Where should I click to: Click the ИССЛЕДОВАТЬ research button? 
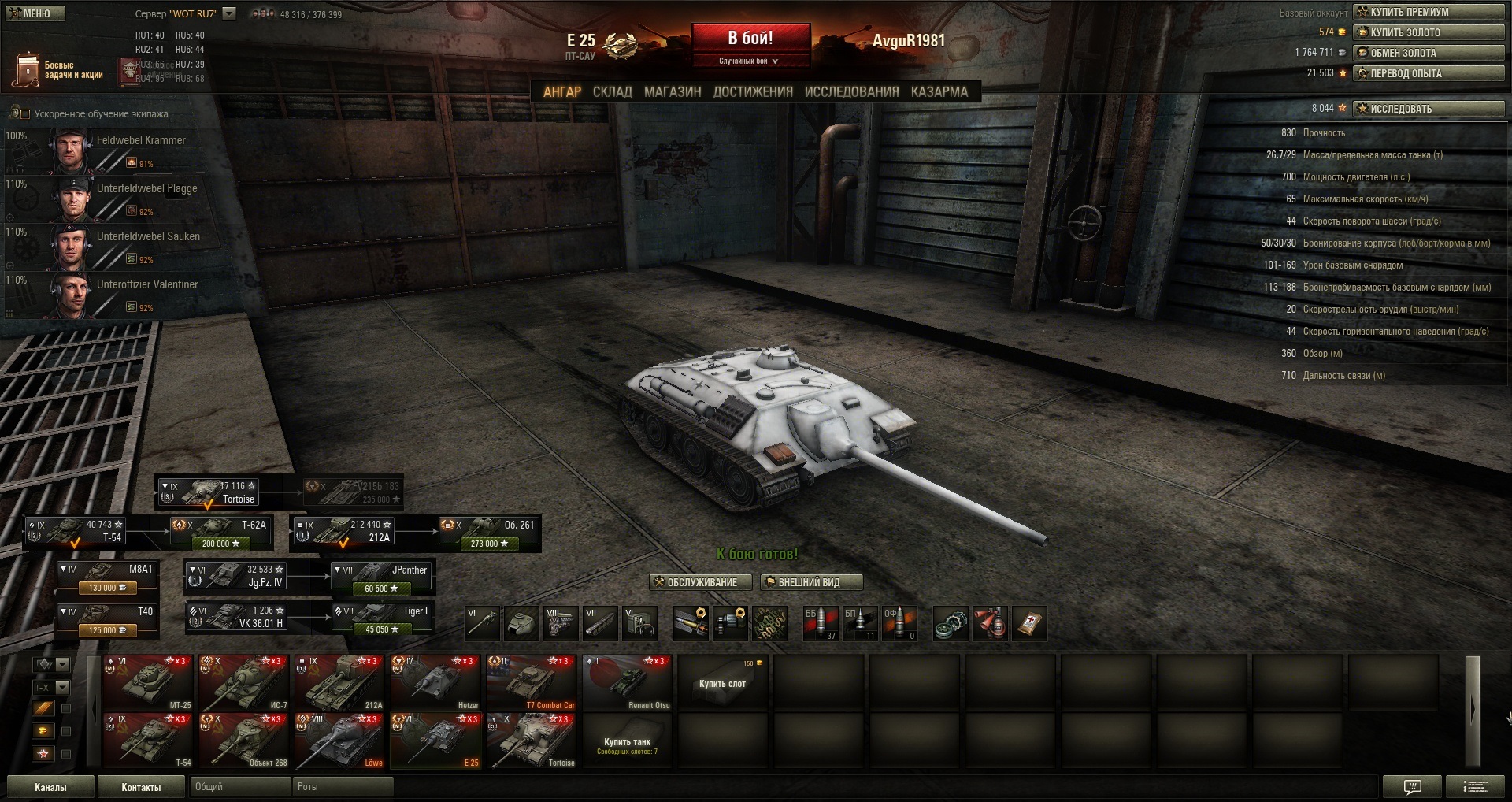click(1428, 109)
